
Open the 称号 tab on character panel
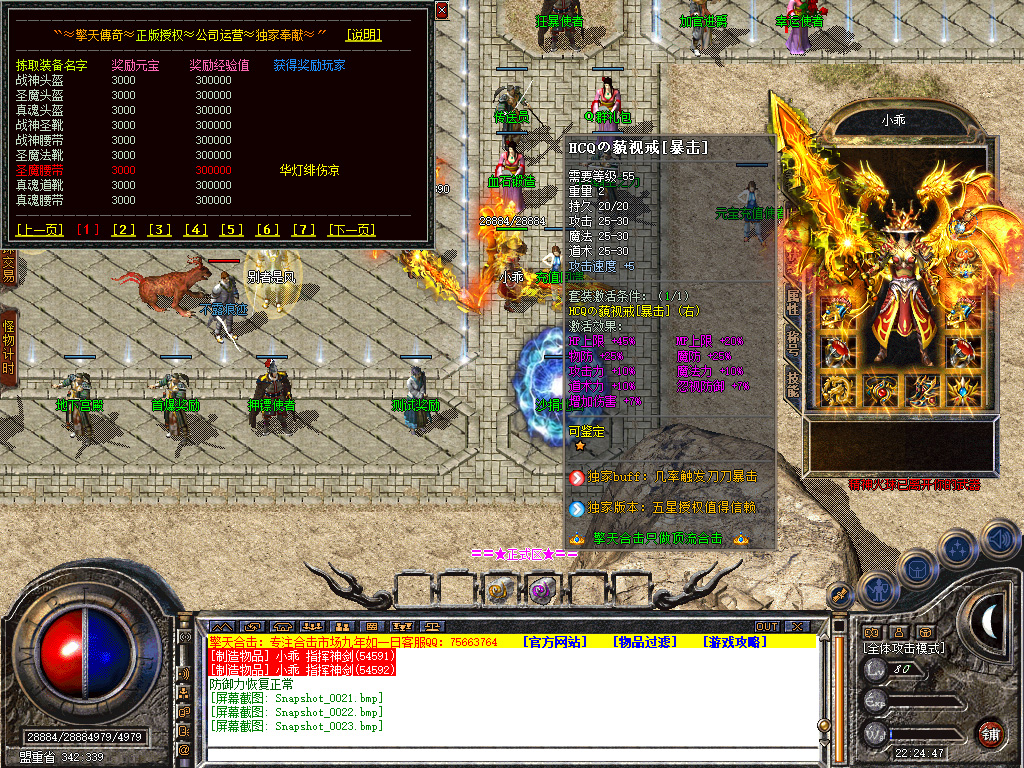pyautogui.click(x=792, y=341)
